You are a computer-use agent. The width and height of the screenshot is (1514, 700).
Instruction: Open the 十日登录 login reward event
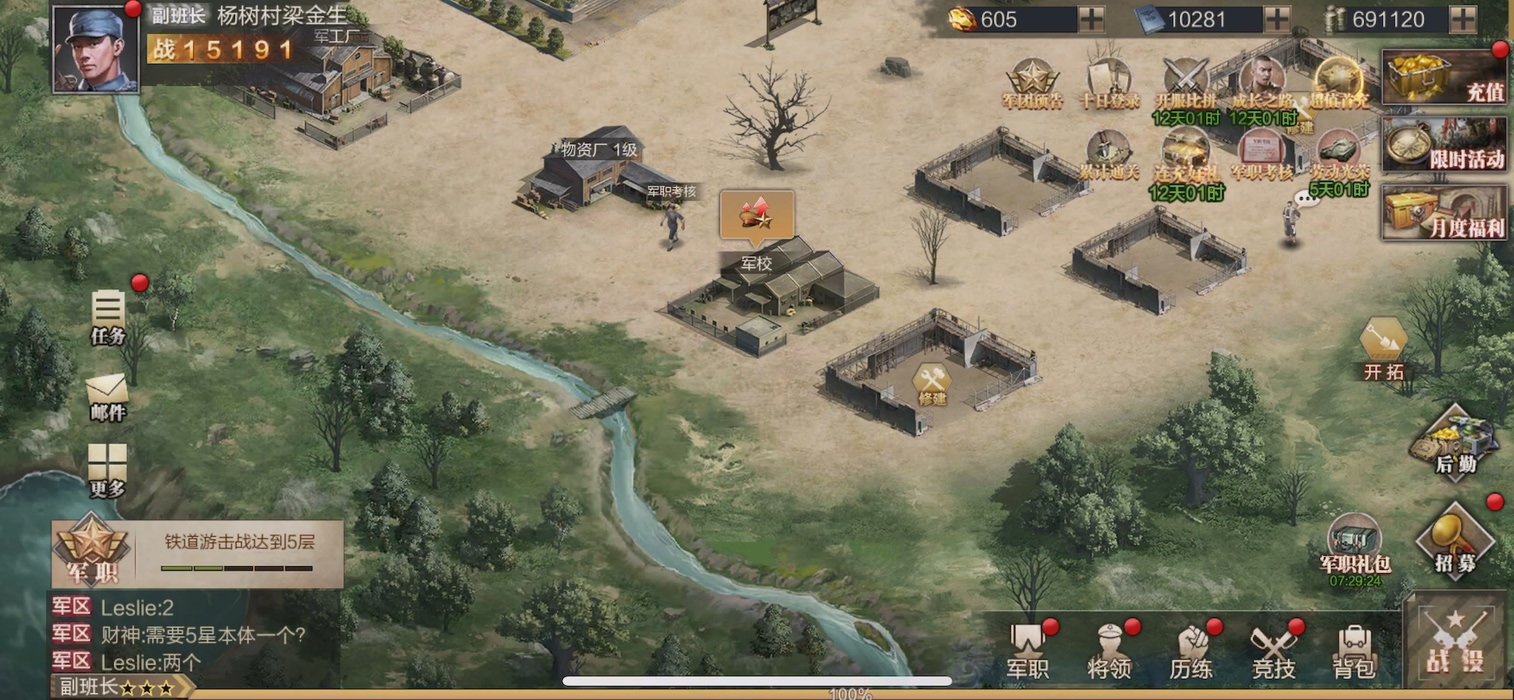(x=1108, y=82)
